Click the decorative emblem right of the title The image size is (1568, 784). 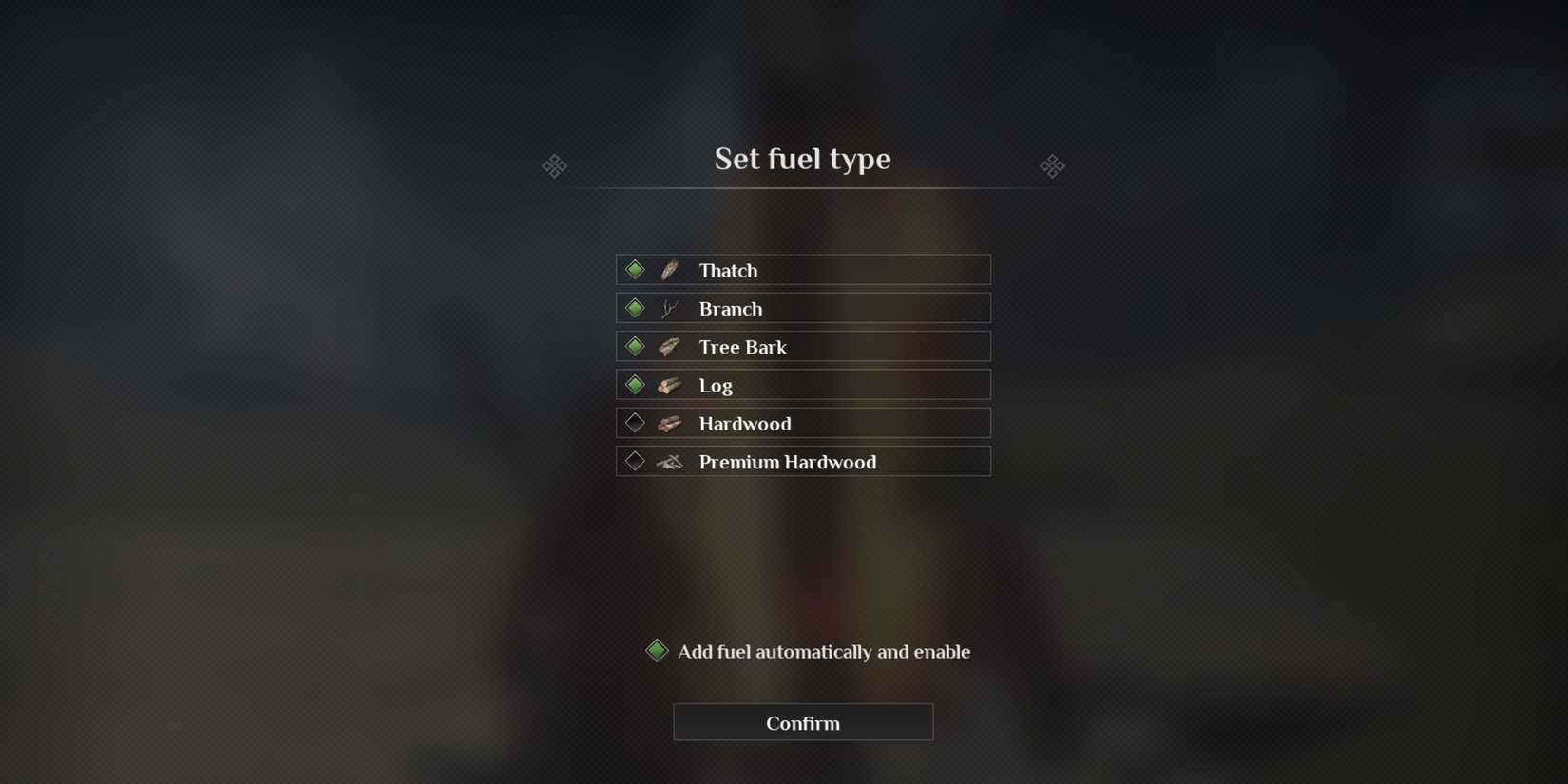tap(1053, 165)
